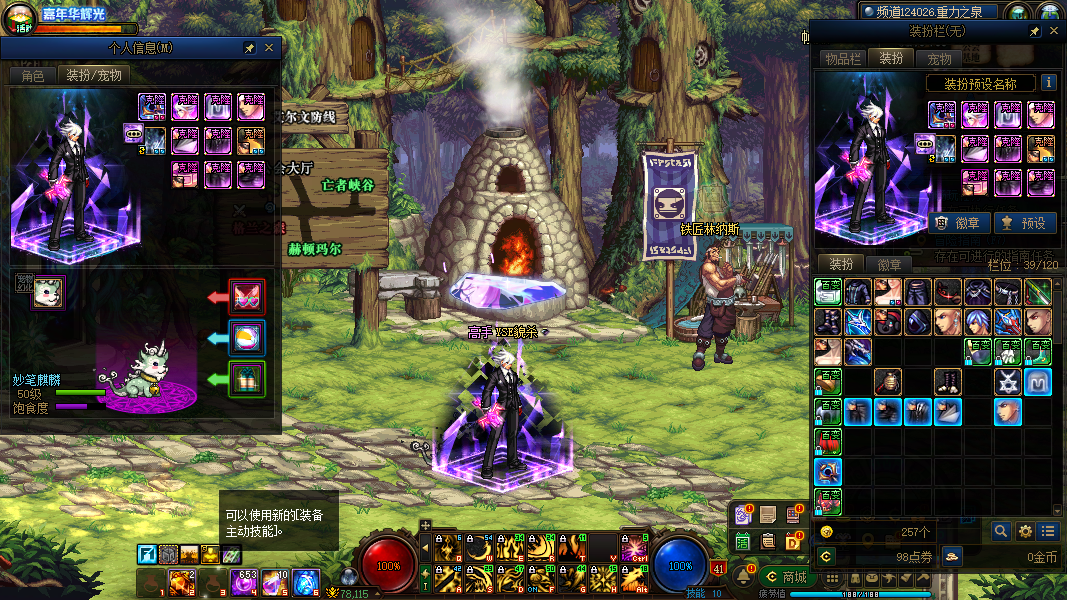Select the 徽章 sub-tab above the item grid
This screenshot has height=600, width=1067.
coord(888,265)
